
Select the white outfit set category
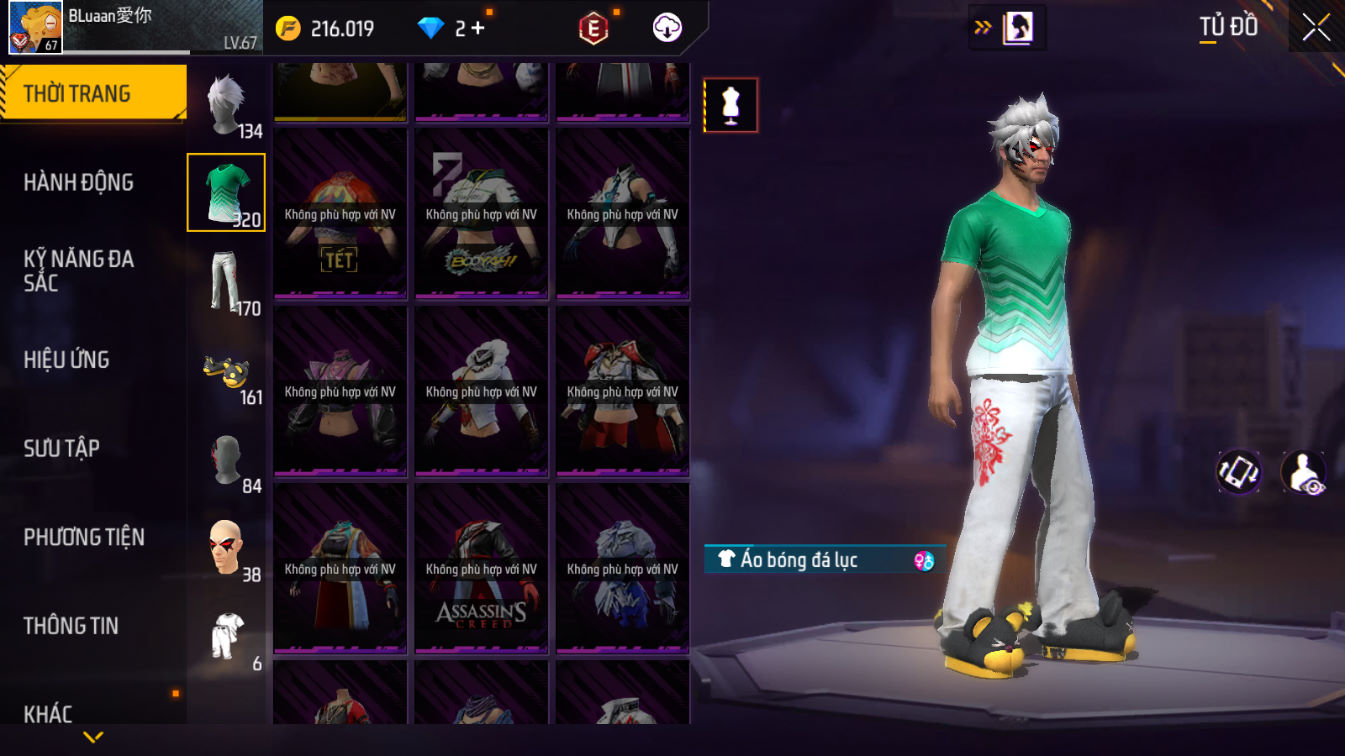(227, 636)
